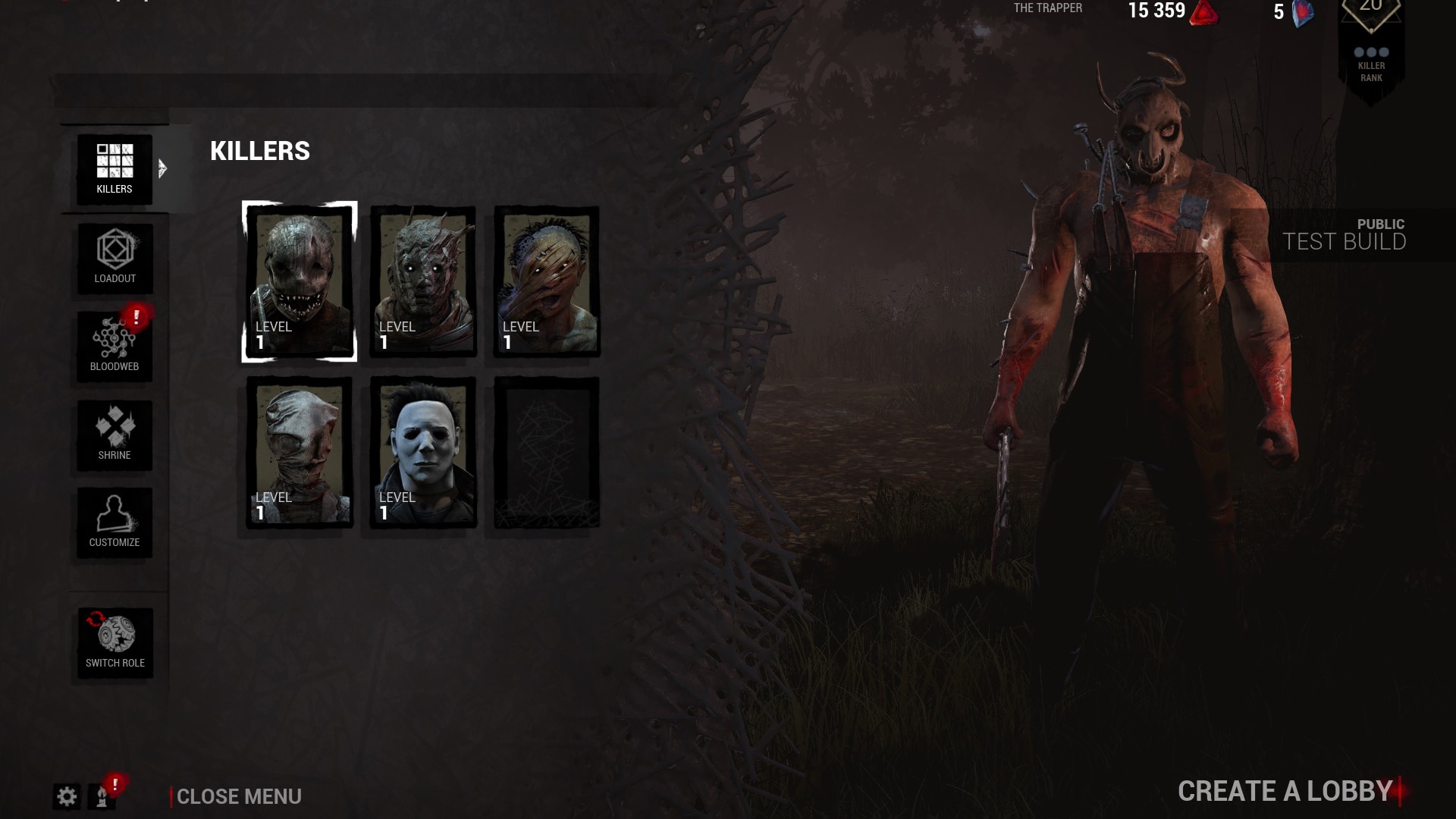Choose the Wraith killer portrait
Viewport: 1456px width, 819px height.
tap(423, 281)
